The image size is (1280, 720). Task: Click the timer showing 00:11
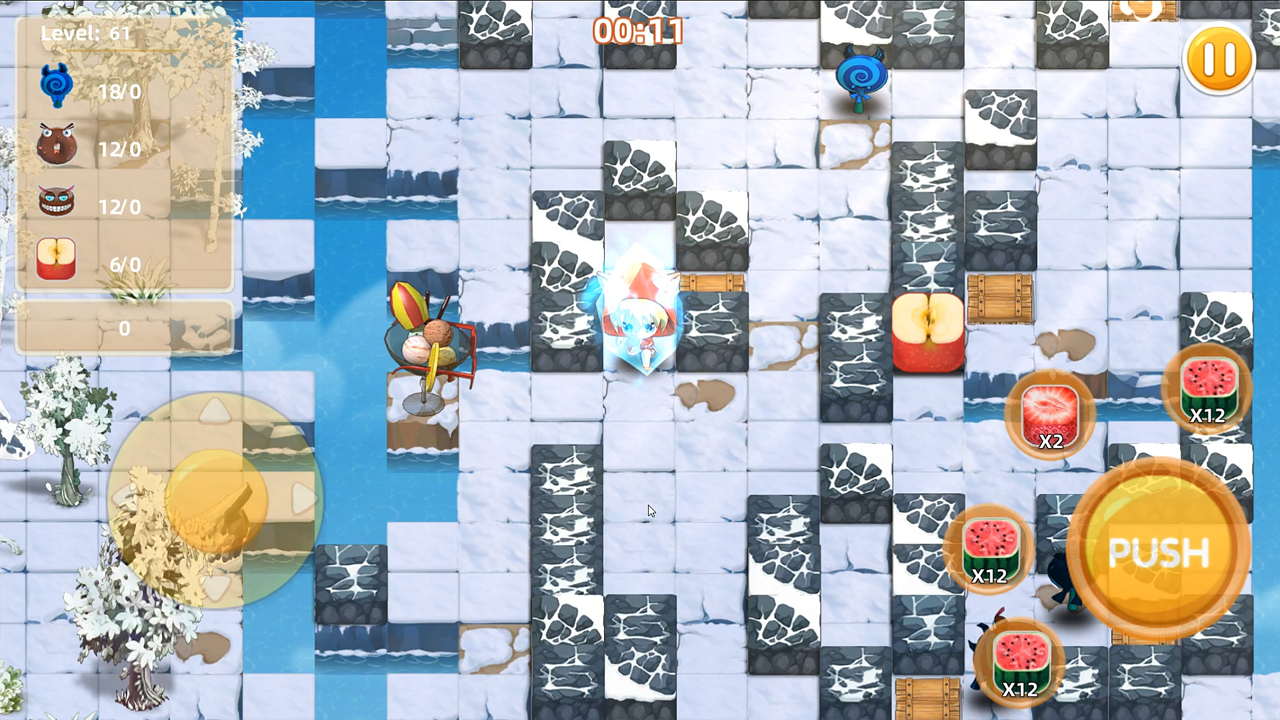coord(638,32)
